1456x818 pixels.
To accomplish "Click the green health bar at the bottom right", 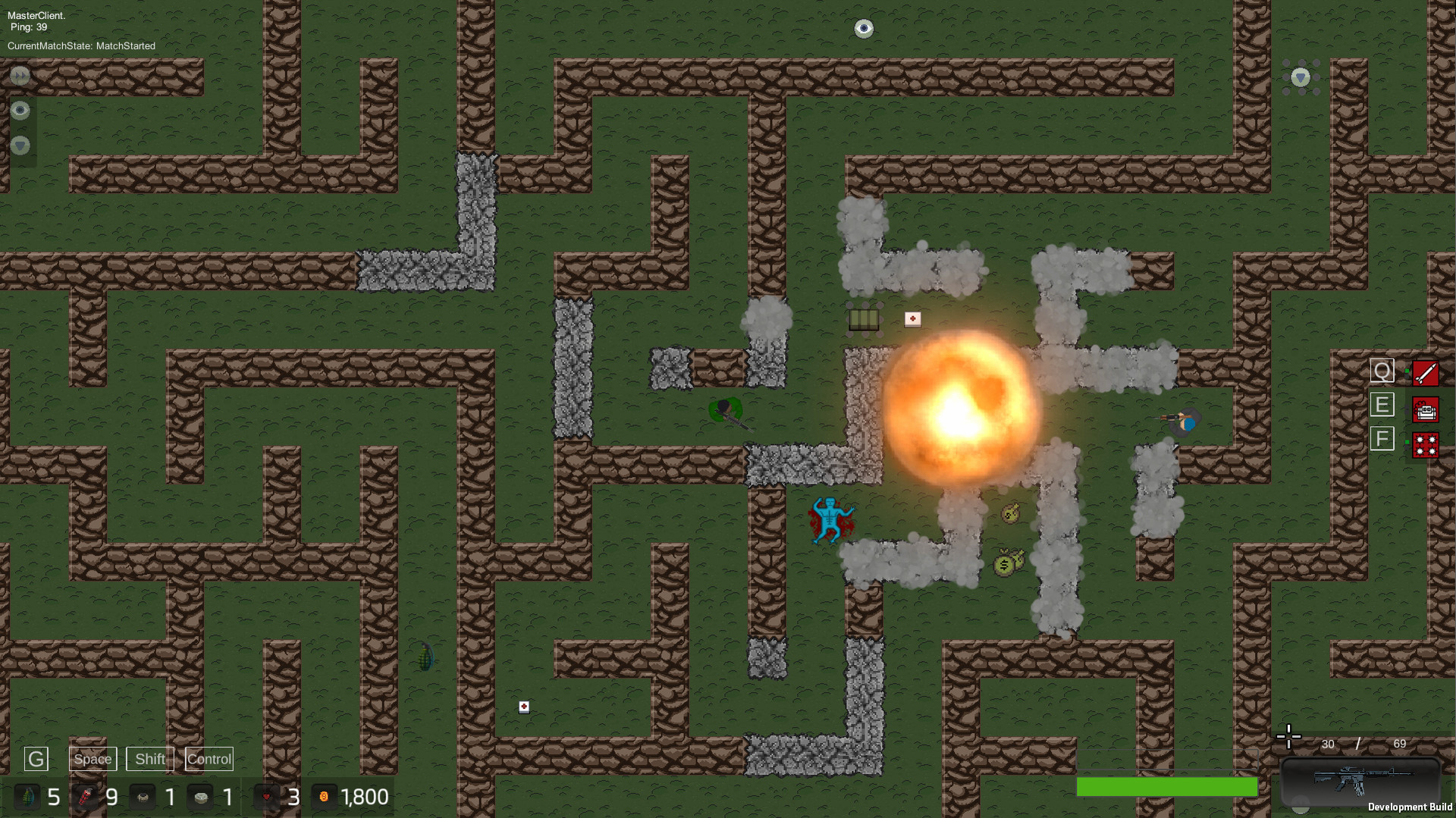I will pyautogui.click(x=1168, y=788).
